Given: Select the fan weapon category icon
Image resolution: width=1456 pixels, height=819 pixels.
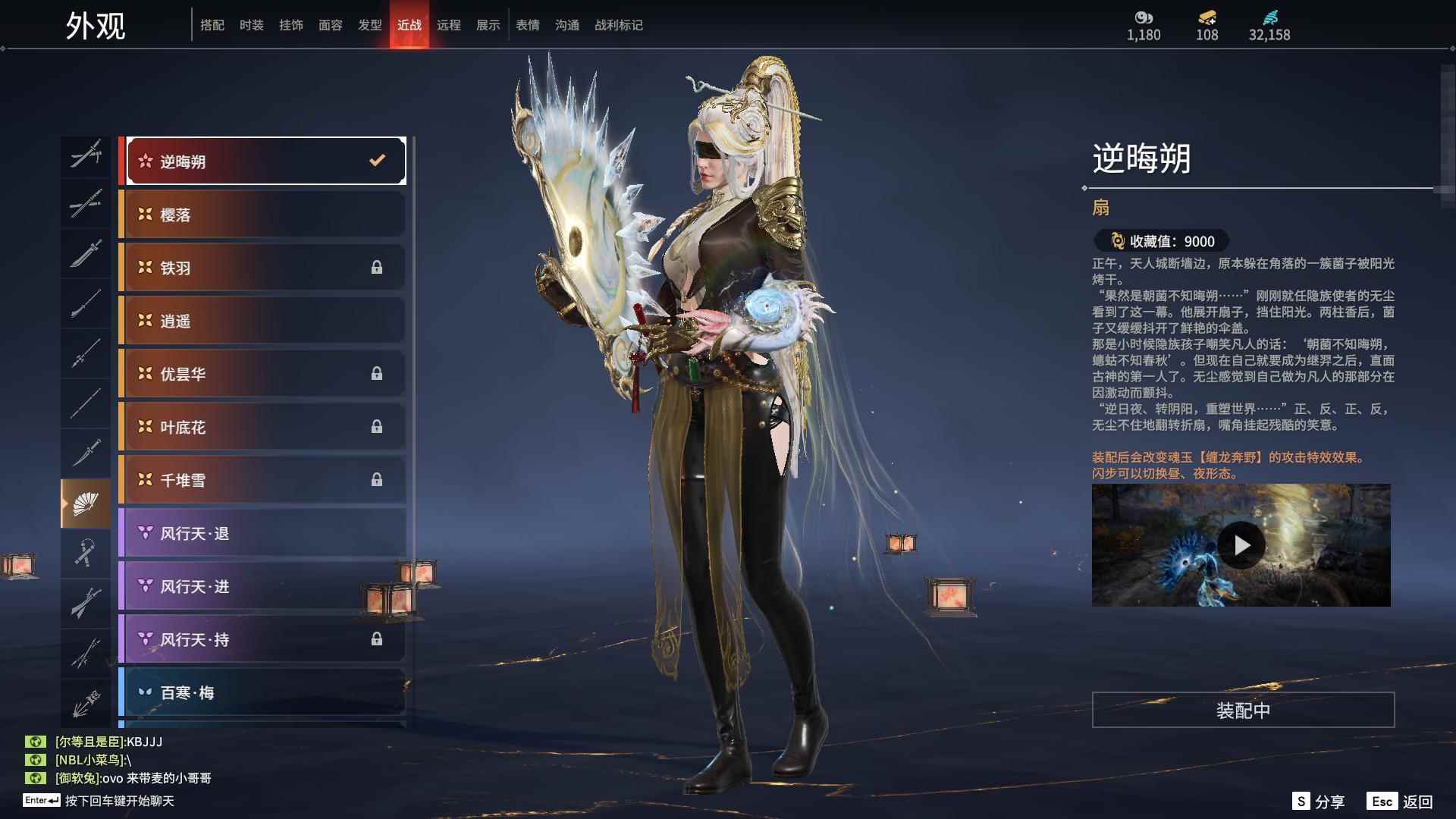Looking at the screenshot, I should (x=86, y=504).
